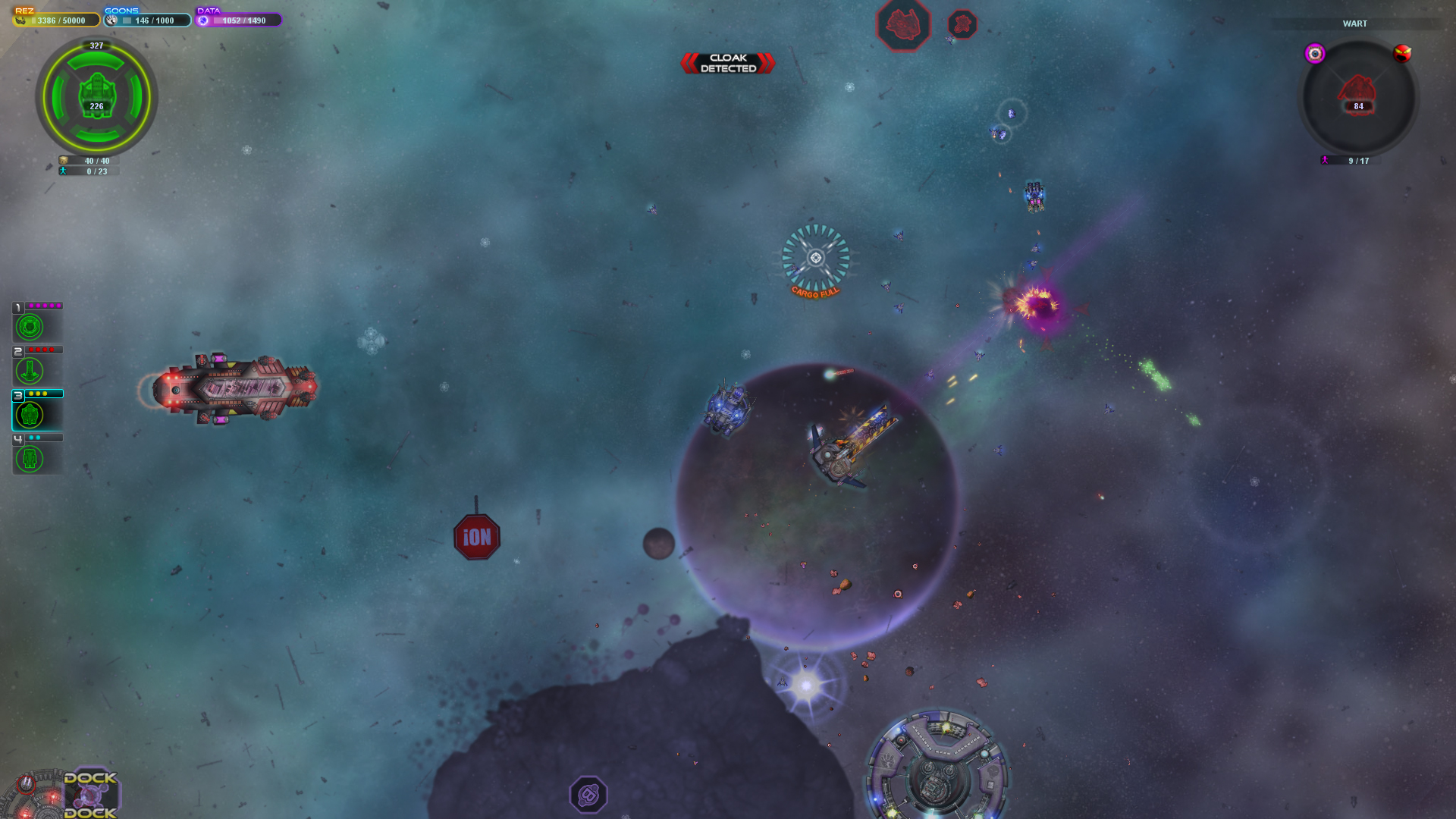Click the large red faction hexagon at top center

[x=902, y=24]
